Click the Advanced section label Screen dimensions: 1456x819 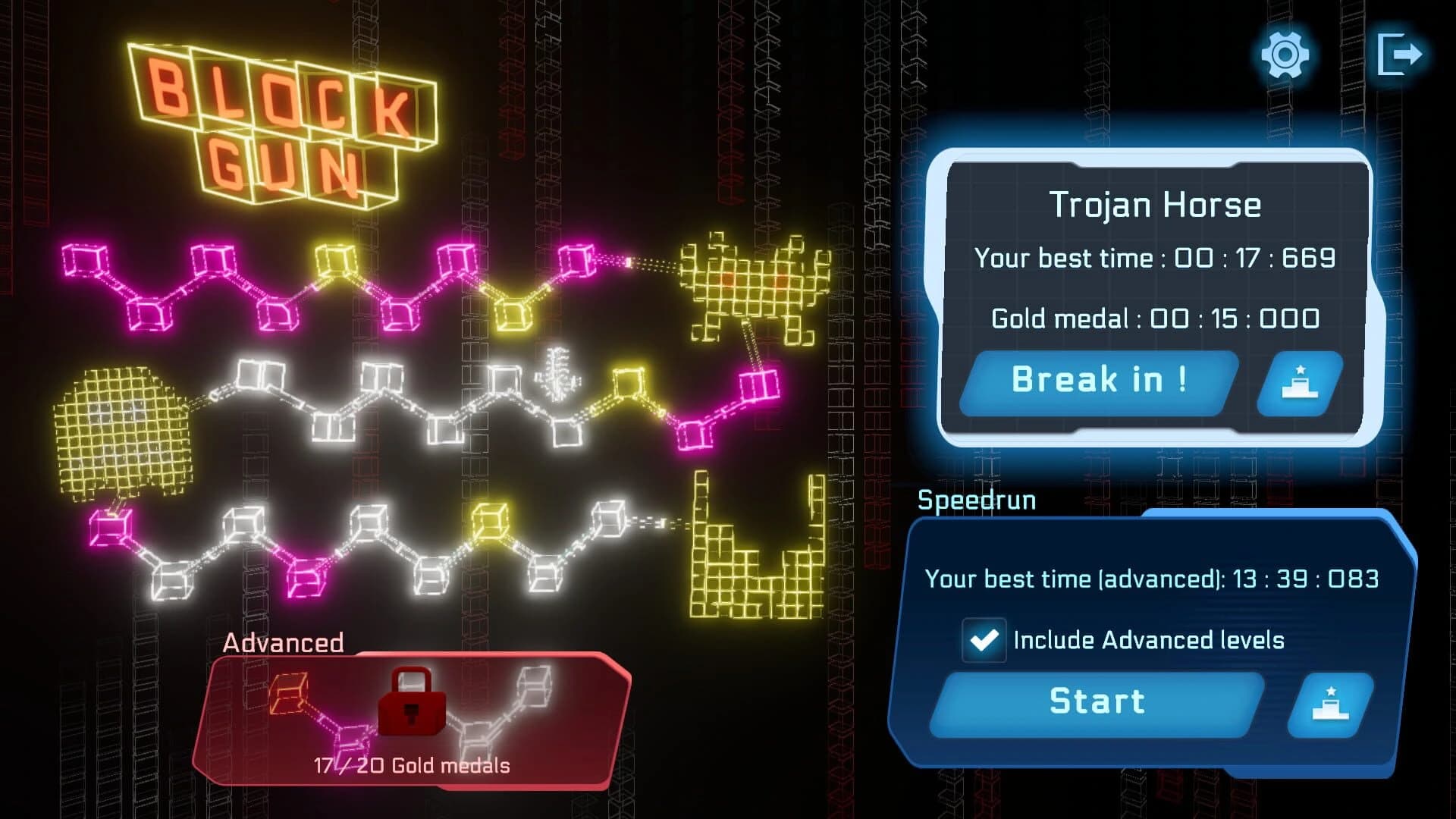(284, 644)
